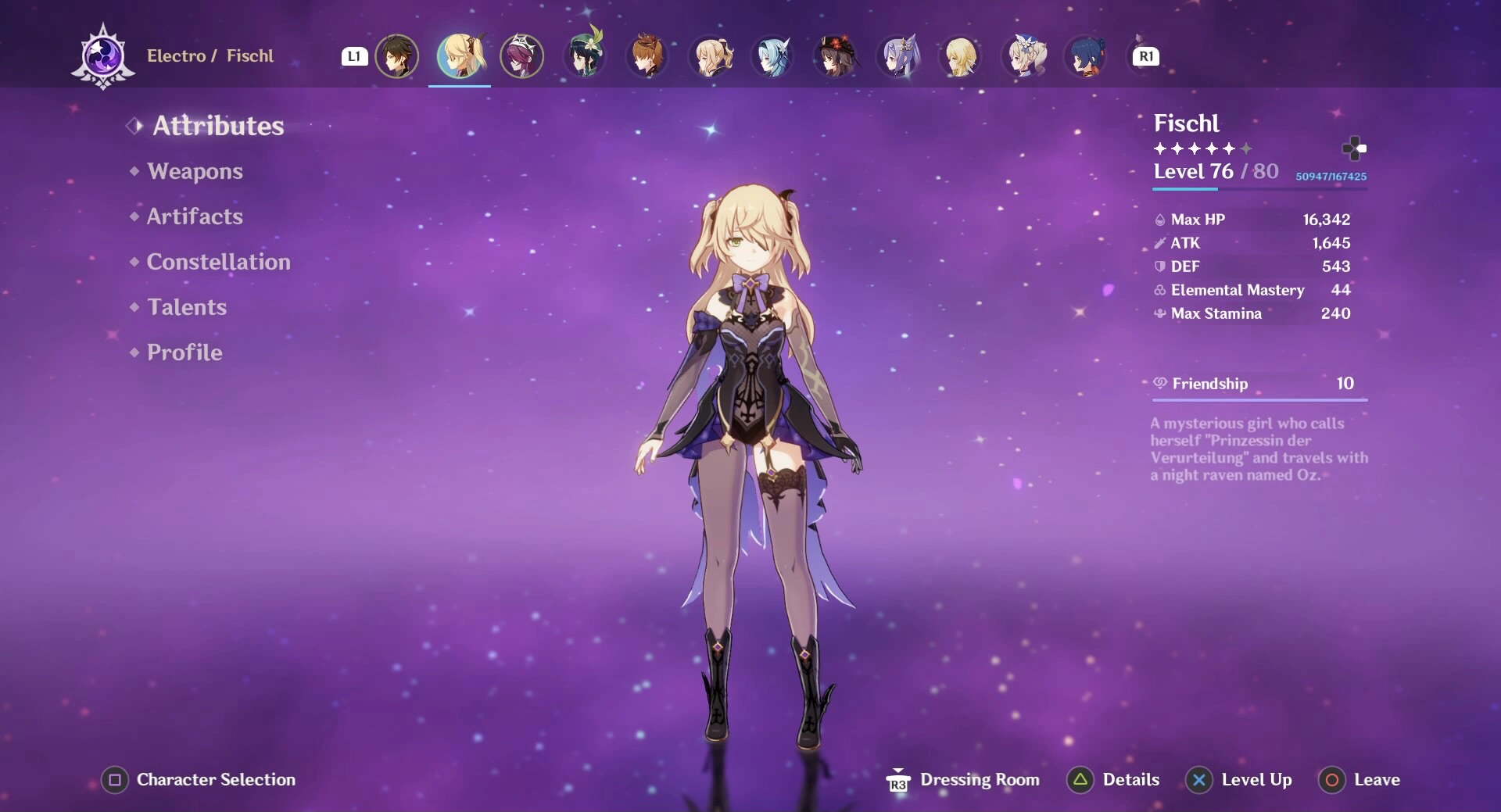Open the Artifacts section
Screen dimensions: 1501x812
195,216
